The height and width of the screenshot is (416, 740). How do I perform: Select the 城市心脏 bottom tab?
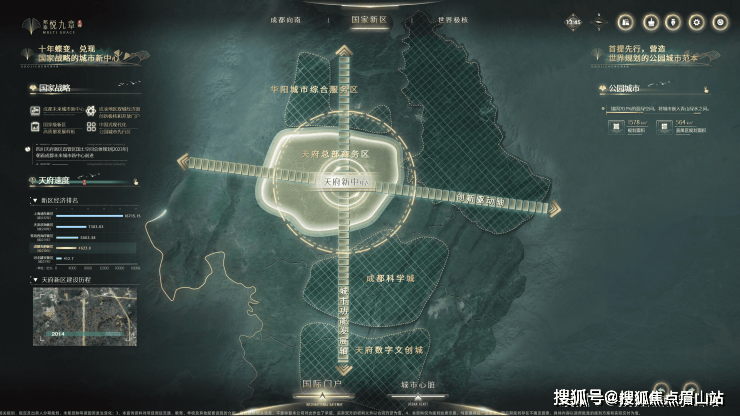click(419, 384)
